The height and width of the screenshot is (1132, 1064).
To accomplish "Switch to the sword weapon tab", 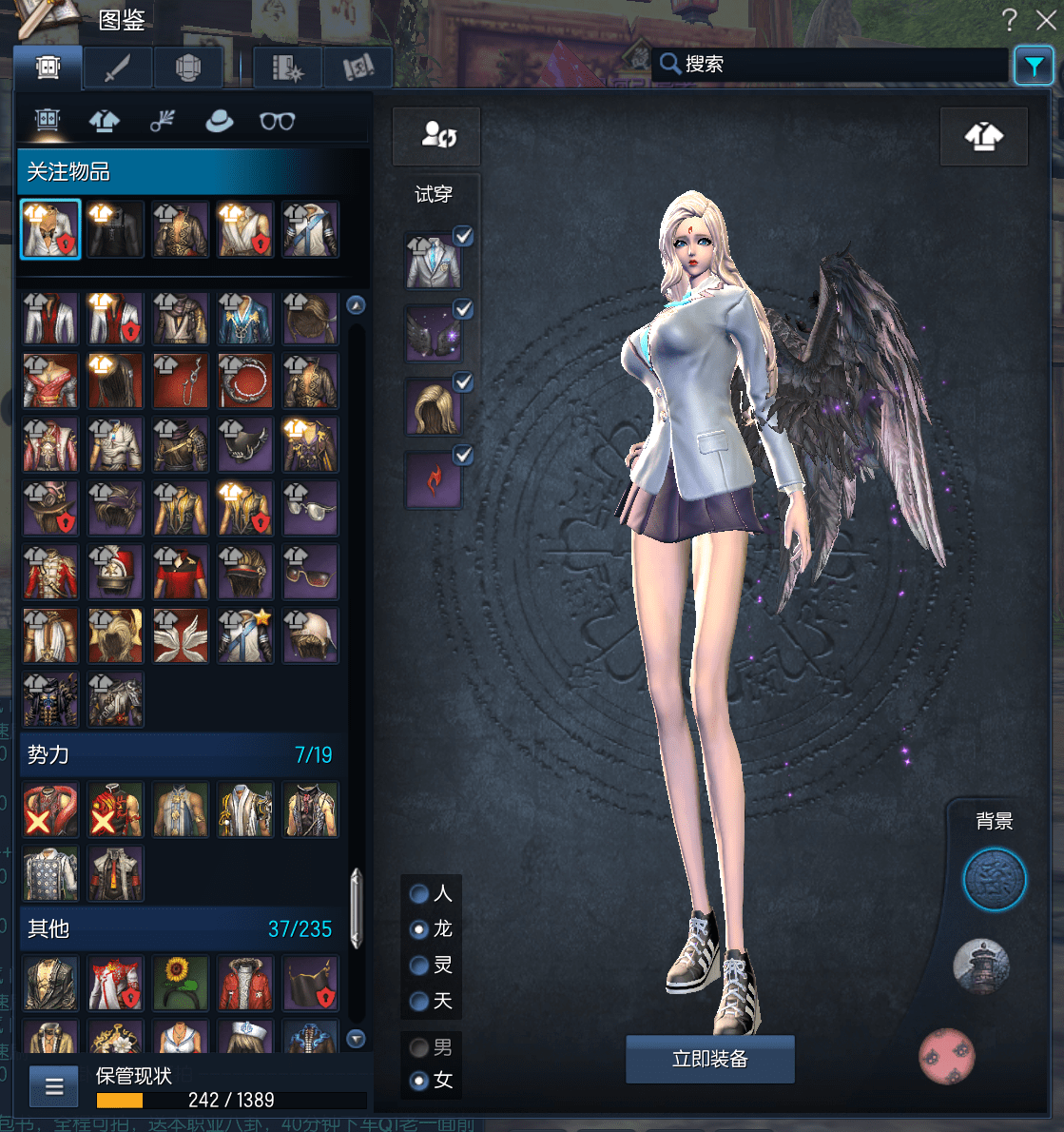I will pos(117,68).
